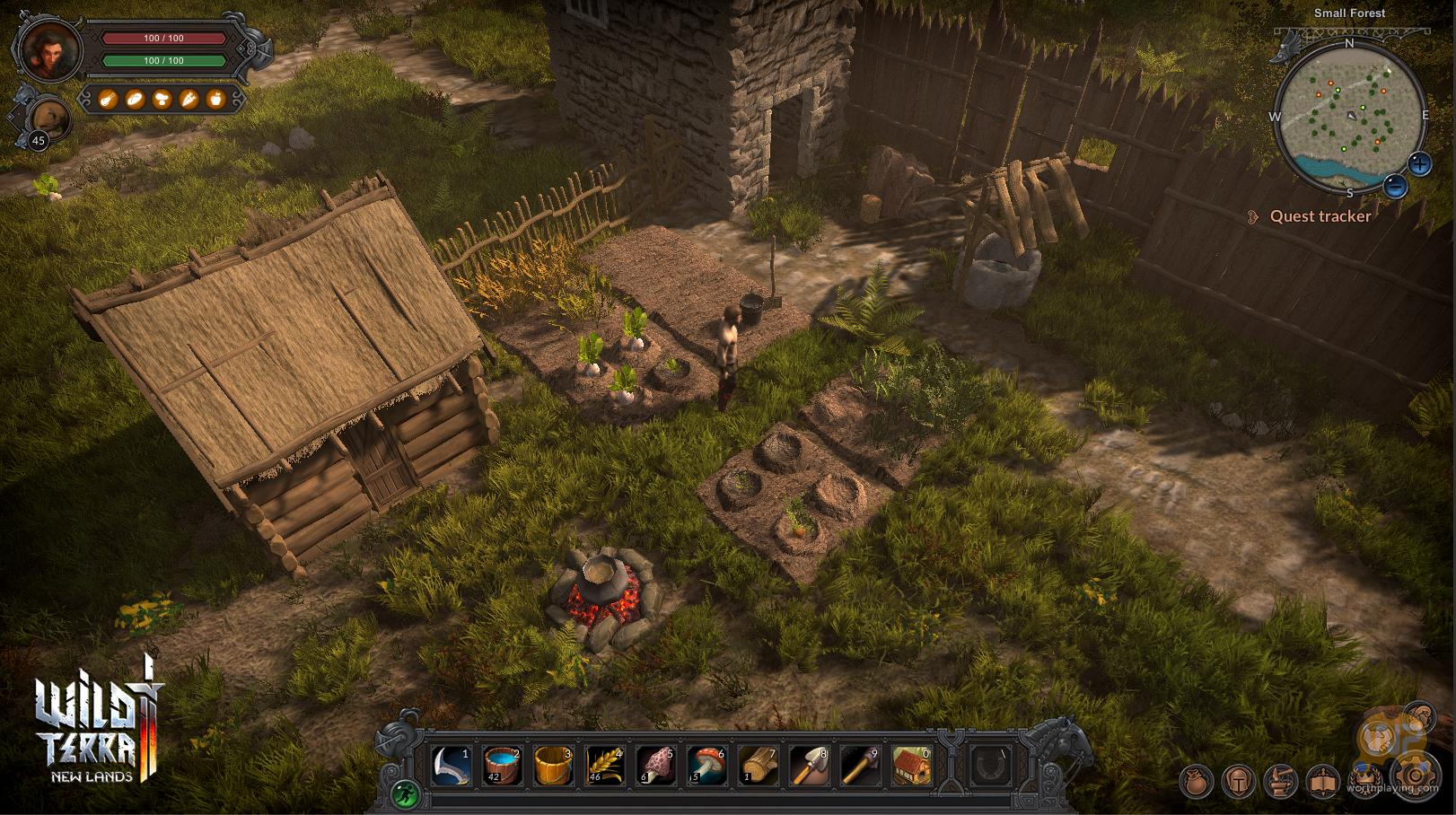Select the empty wooden bucket slot
Image resolution: width=1456 pixels, height=815 pixels.
tap(554, 767)
